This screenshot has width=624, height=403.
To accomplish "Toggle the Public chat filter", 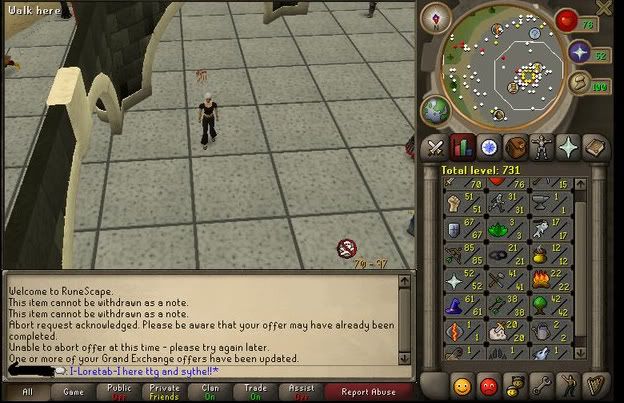I will (x=120, y=392).
